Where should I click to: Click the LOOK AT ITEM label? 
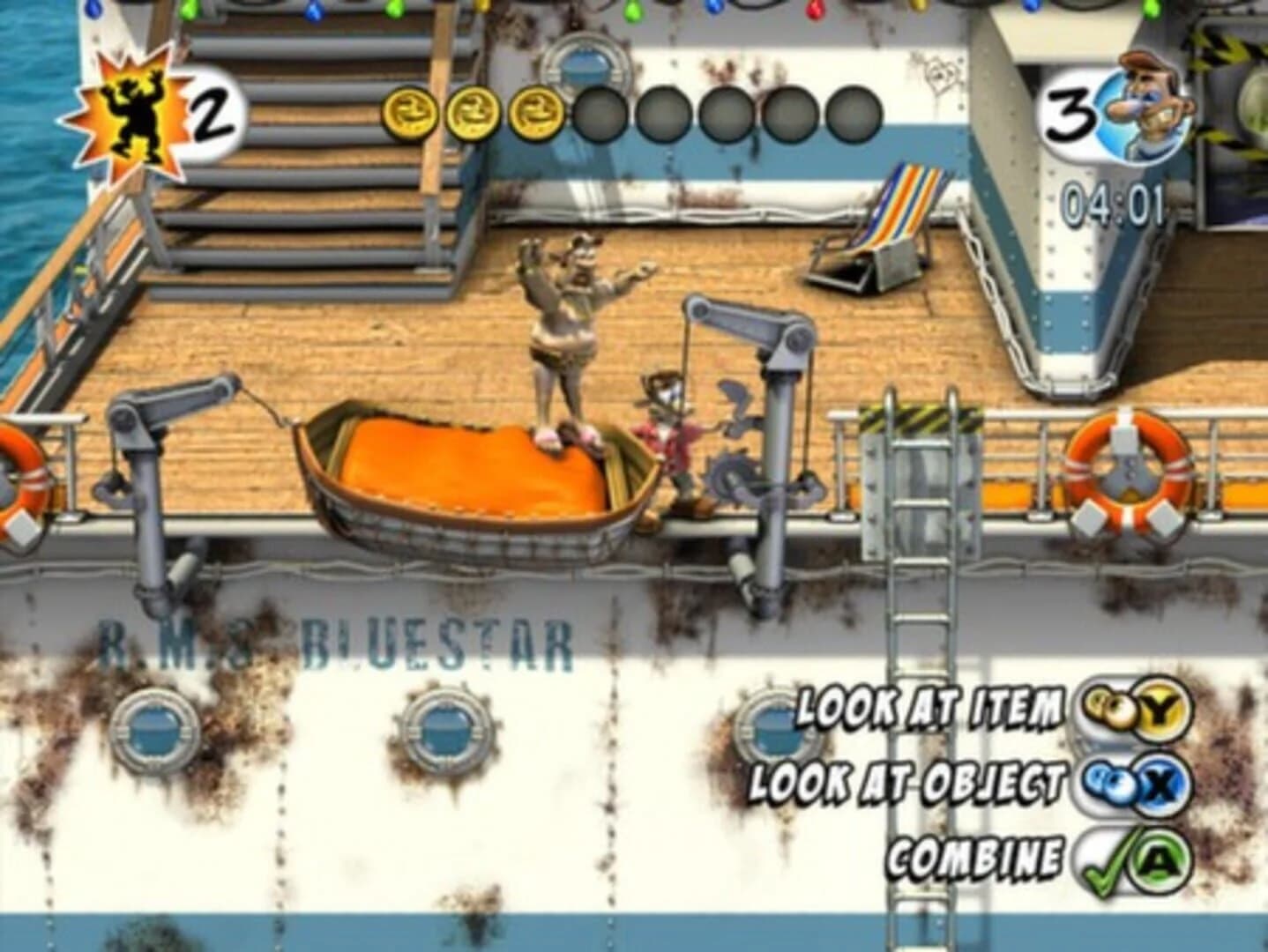point(930,705)
